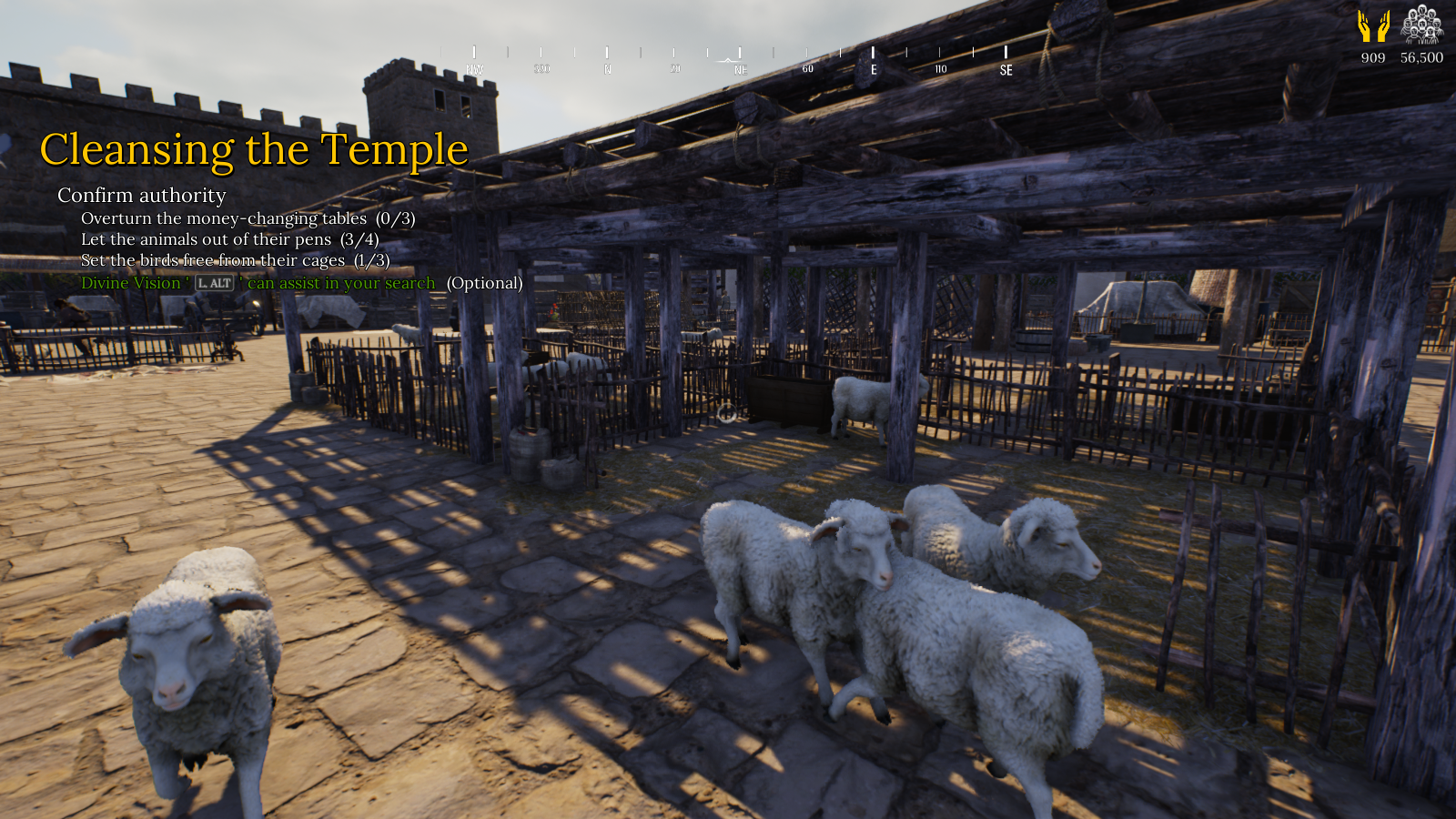Click the crowd of followers icon
Viewport: 1456px width, 819px height.
(x=1421, y=25)
